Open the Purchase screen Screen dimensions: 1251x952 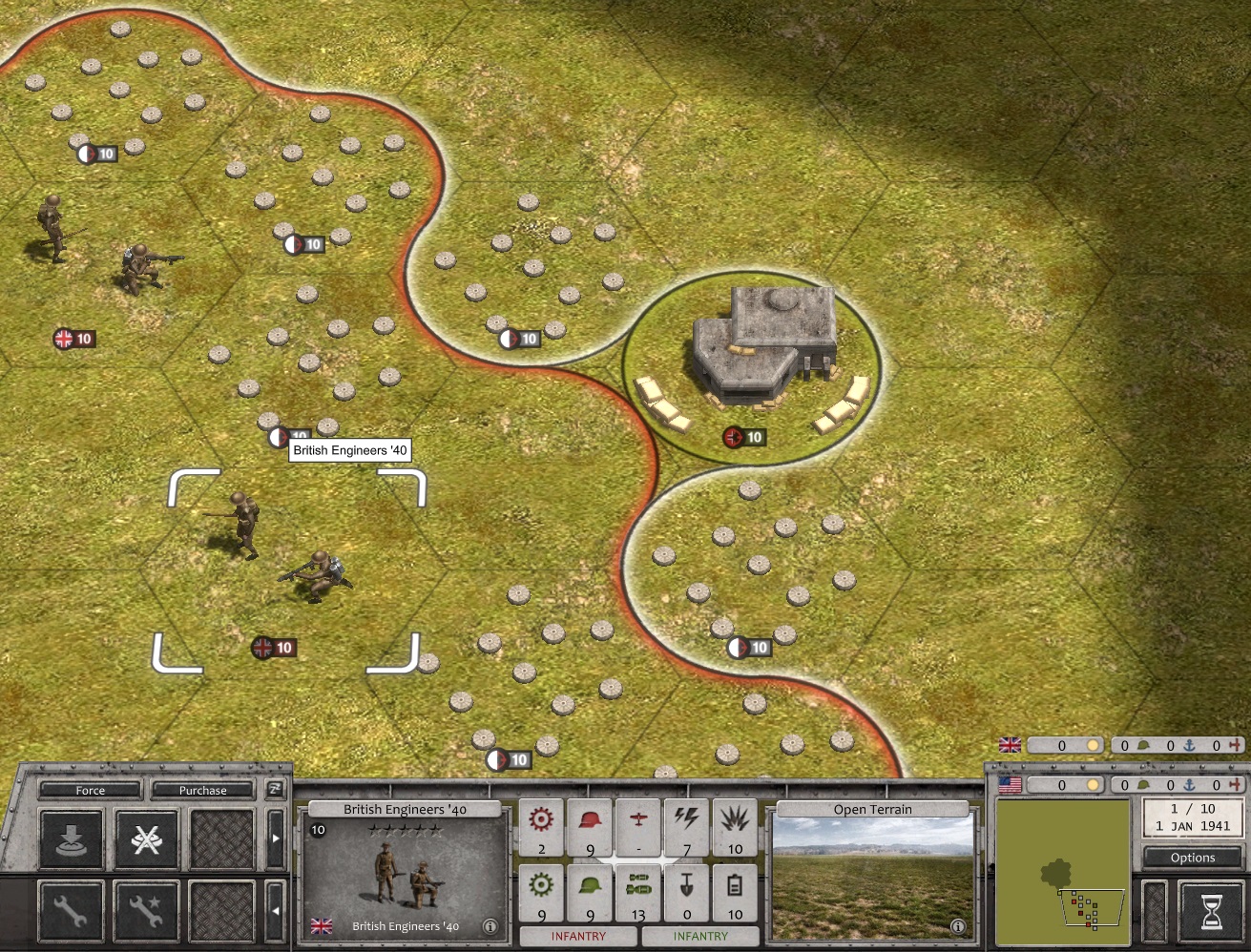tap(201, 790)
